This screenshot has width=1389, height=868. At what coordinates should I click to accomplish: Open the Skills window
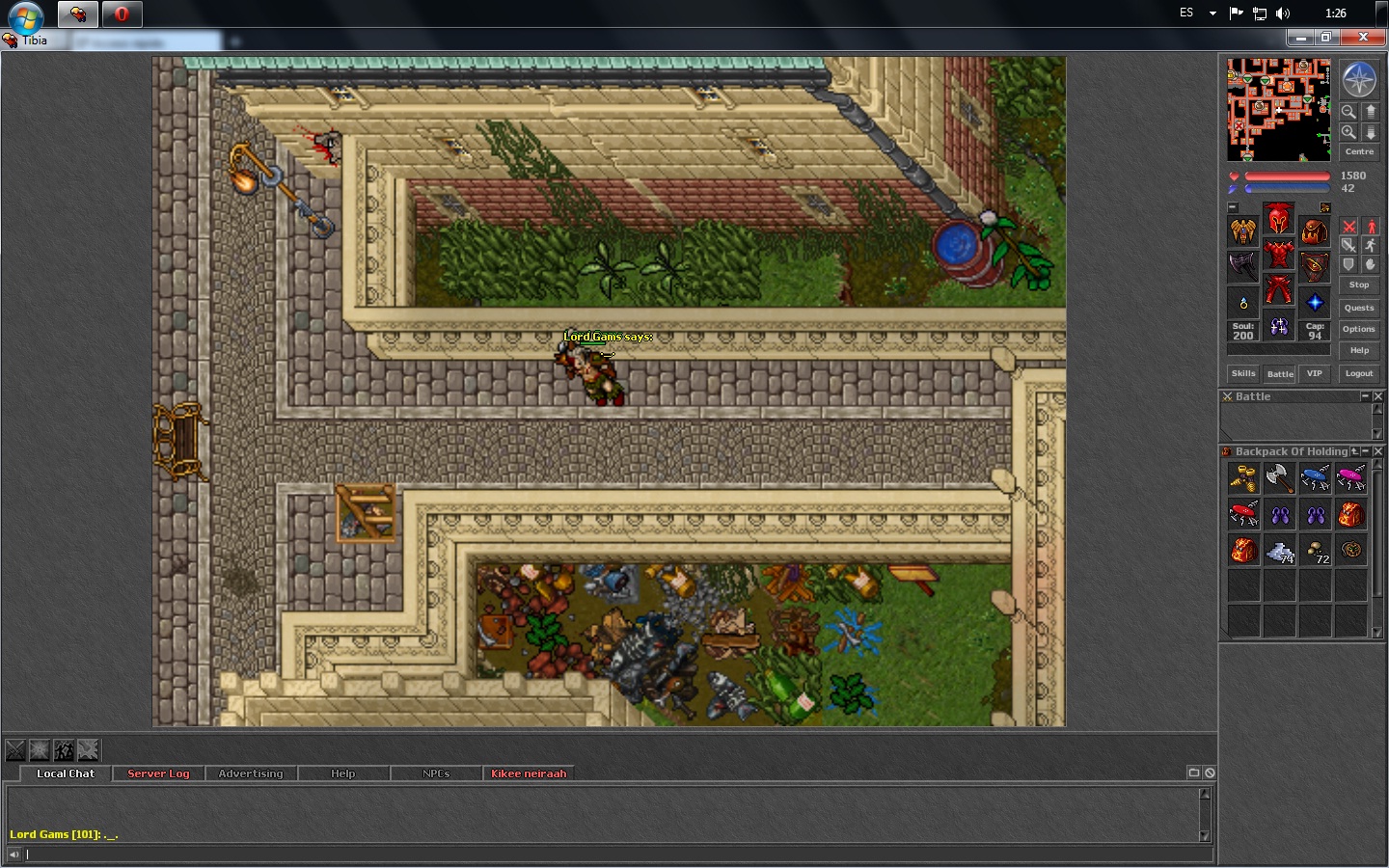[1243, 373]
